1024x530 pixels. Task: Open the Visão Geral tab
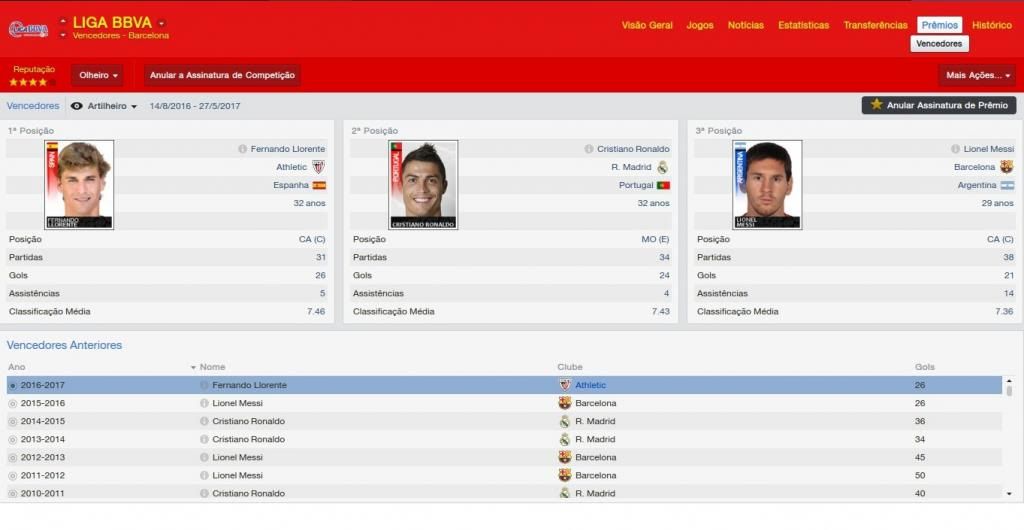[647, 25]
